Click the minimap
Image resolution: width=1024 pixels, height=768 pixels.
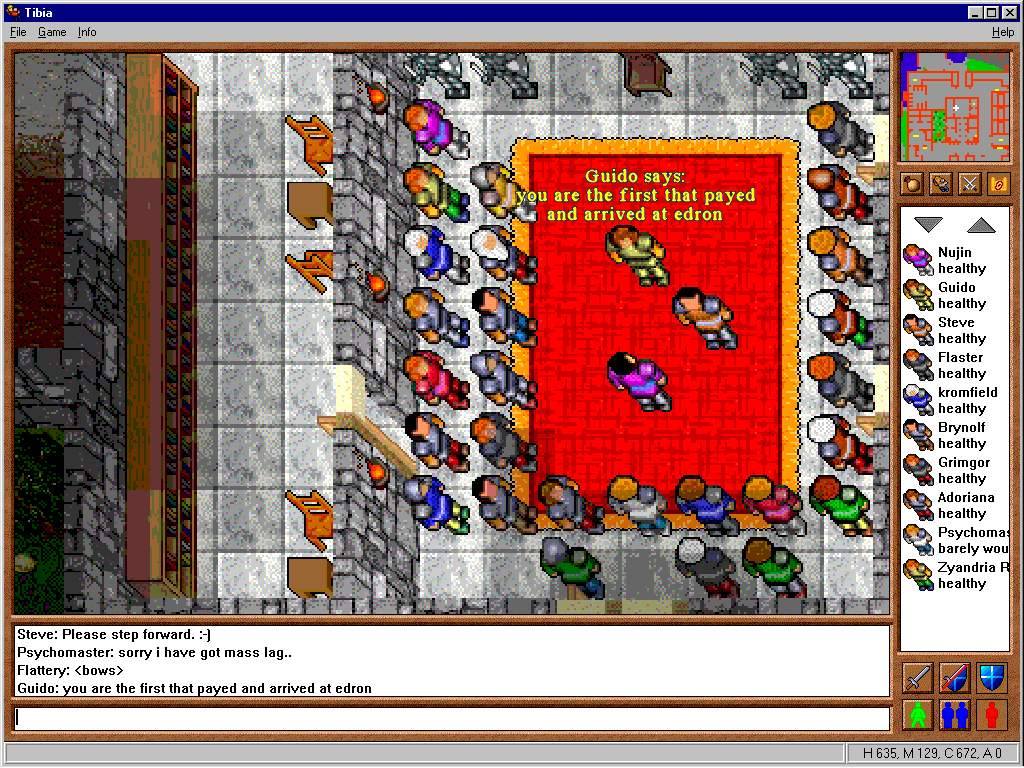tap(954, 107)
